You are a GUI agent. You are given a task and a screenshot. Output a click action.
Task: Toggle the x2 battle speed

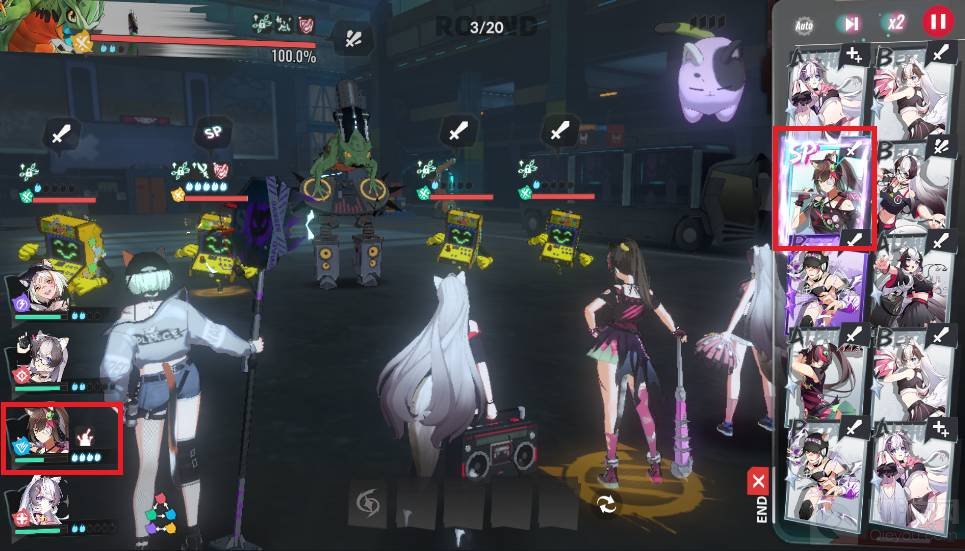tap(894, 23)
